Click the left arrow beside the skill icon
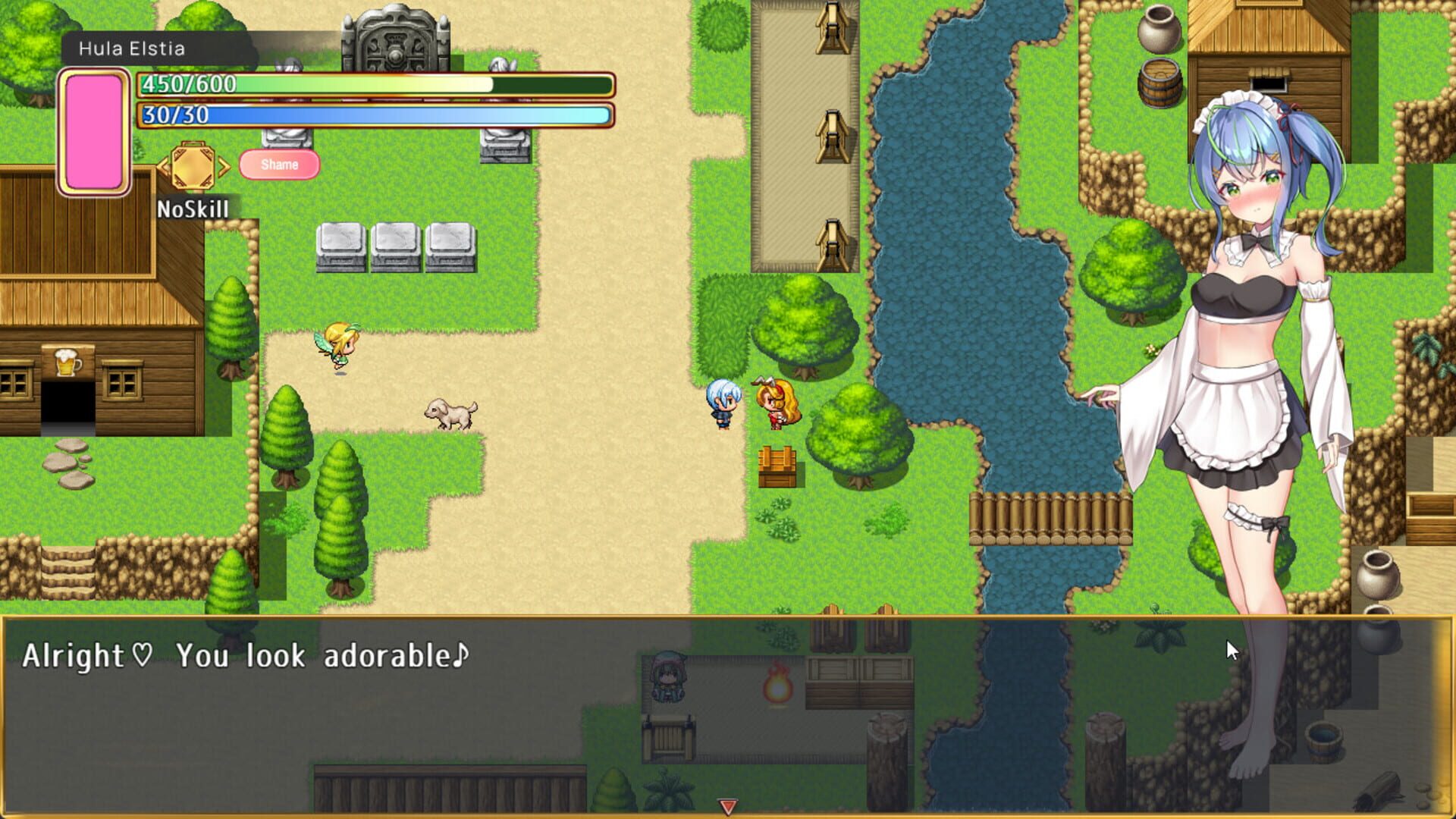The image size is (1456, 819). click(x=162, y=167)
